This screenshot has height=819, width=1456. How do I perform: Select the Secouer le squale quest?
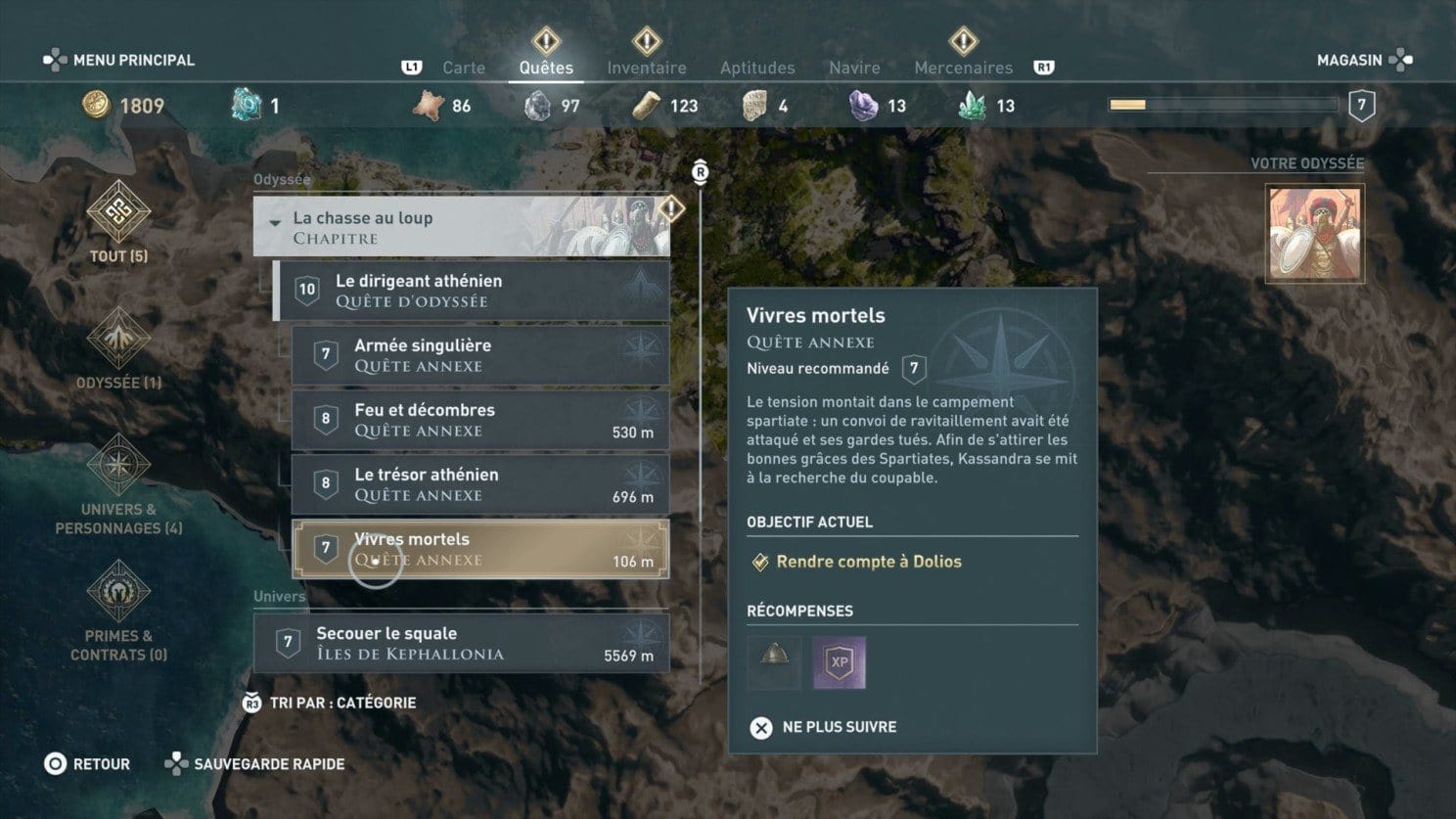coord(461,643)
